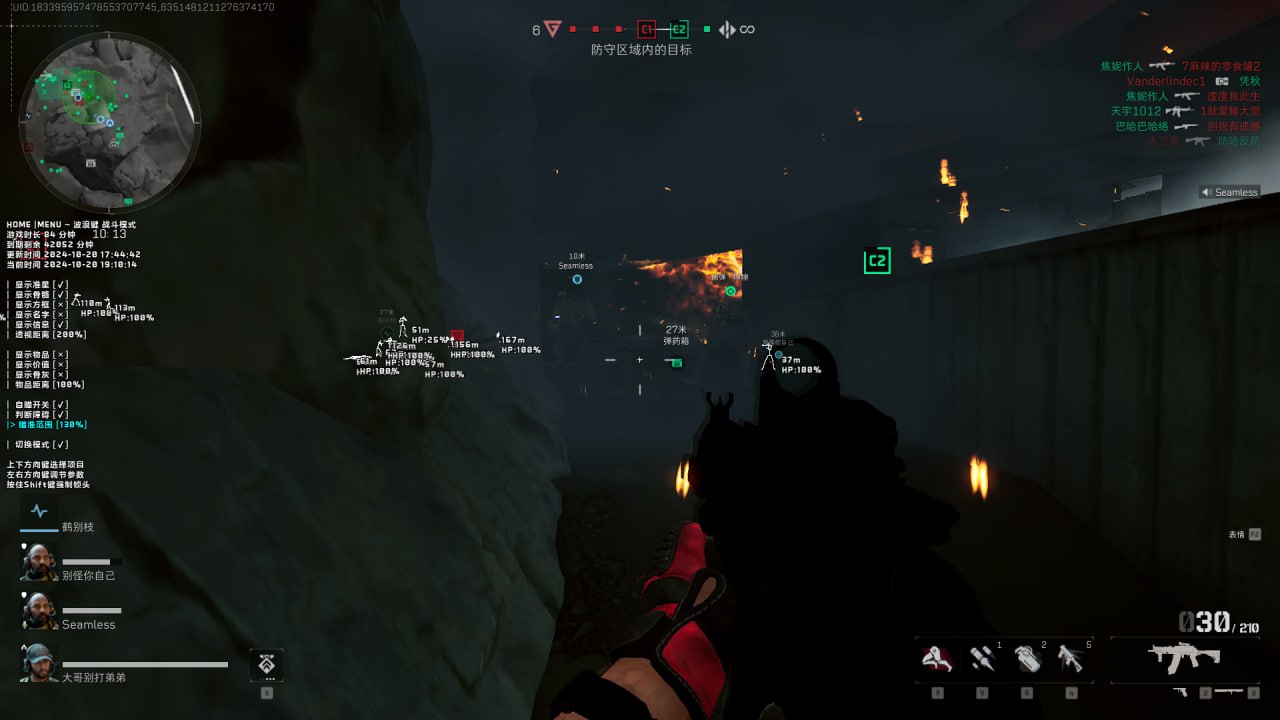Select squadmate 大哥别打弟弟's portrait
Image resolution: width=1280 pixels, height=720 pixels.
click(x=39, y=662)
